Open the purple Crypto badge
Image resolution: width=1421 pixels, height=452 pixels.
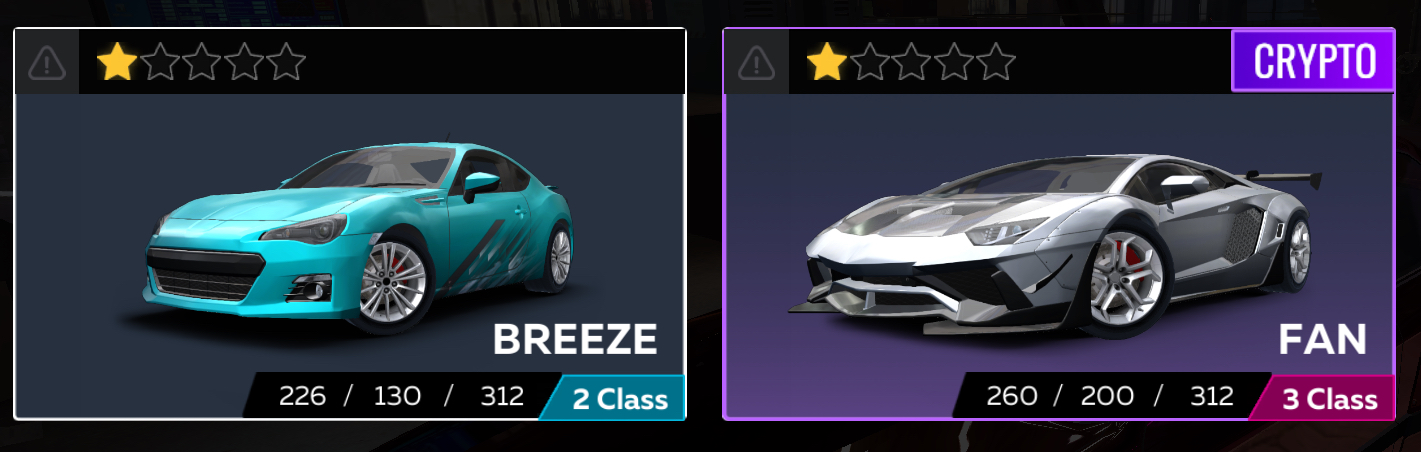click(1312, 61)
